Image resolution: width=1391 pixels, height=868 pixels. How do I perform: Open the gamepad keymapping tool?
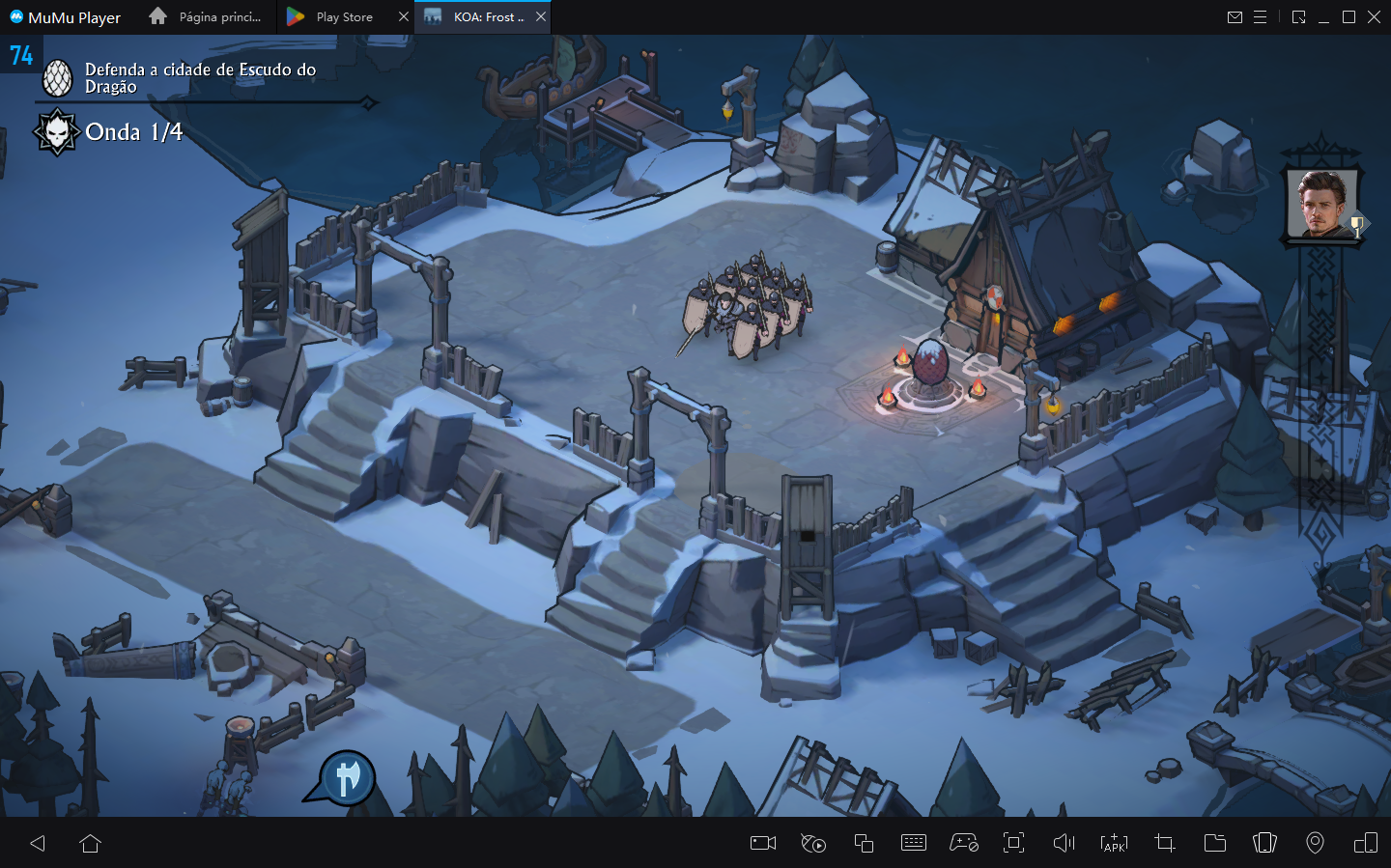(x=963, y=843)
